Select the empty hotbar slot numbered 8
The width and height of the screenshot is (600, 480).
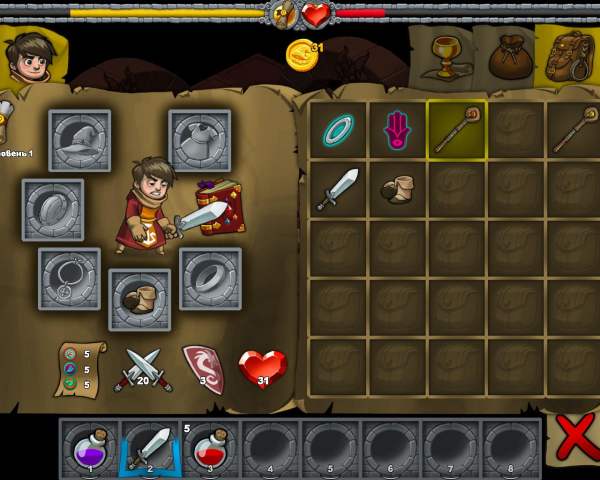coord(510,446)
